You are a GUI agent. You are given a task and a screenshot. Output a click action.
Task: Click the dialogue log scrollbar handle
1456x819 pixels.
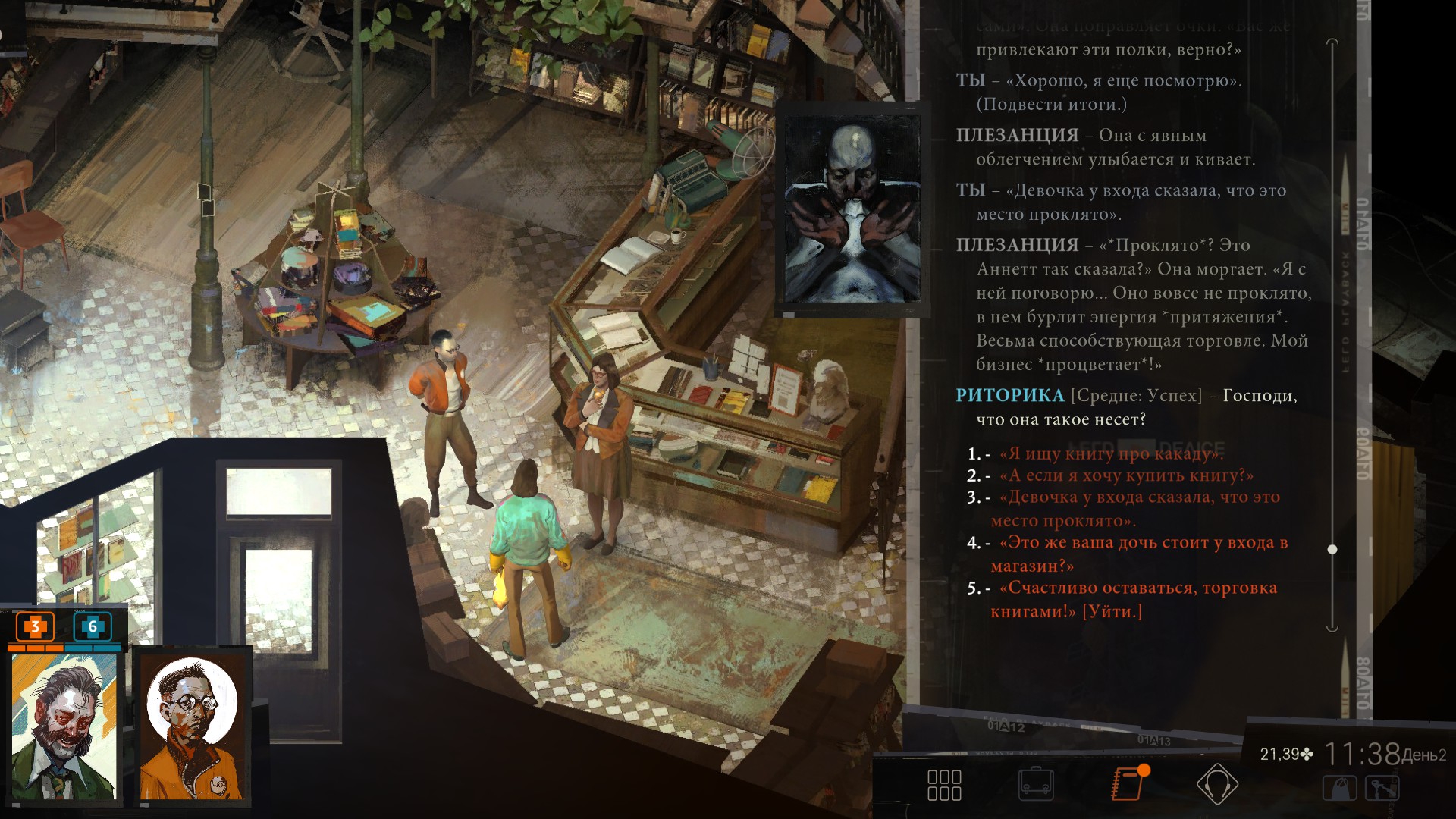(1332, 549)
